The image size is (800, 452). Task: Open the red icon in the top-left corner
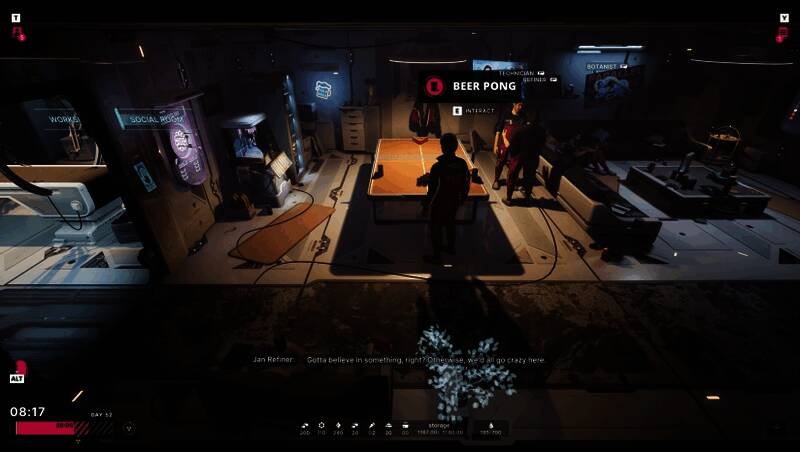[x=18, y=33]
